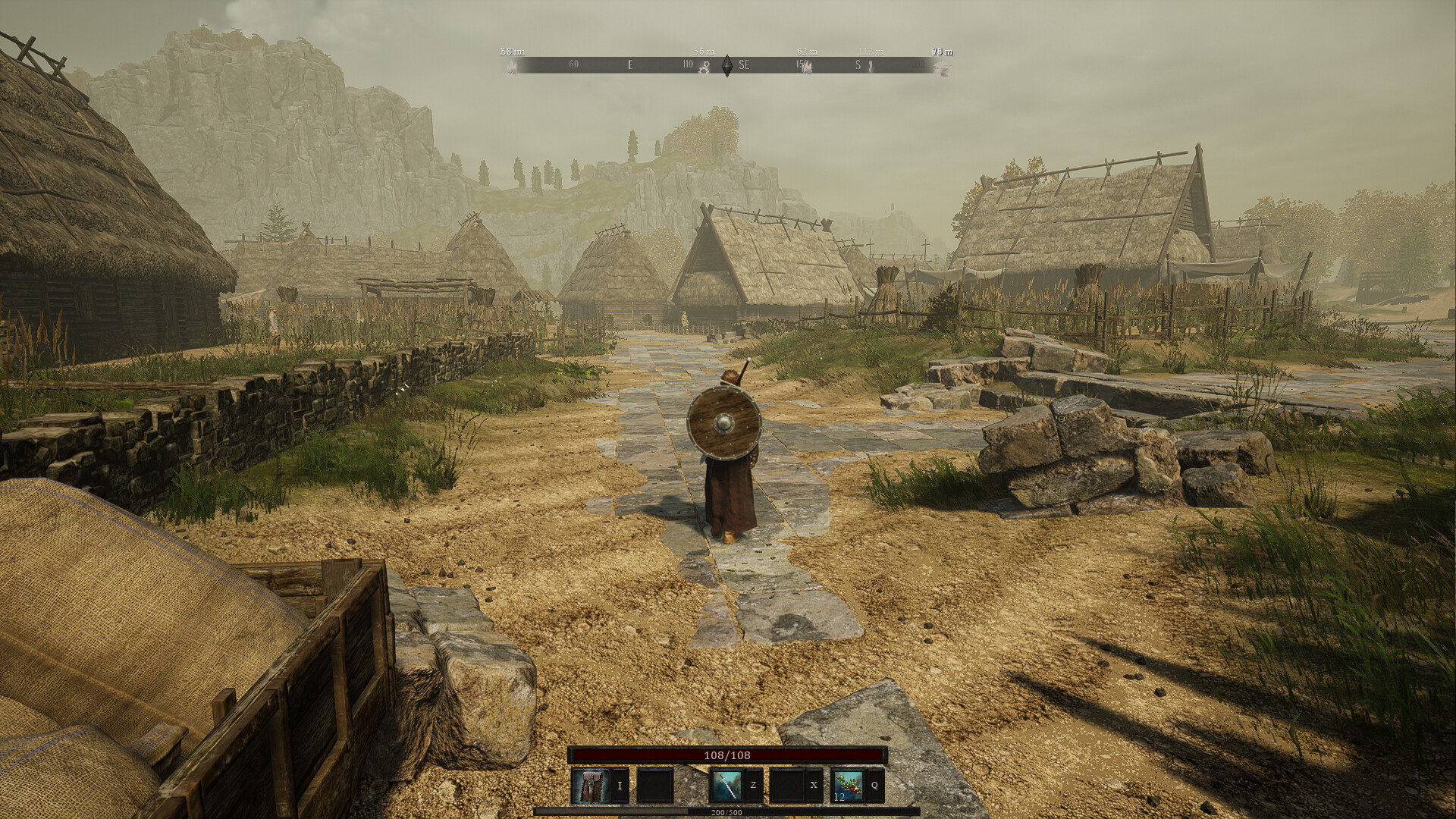This screenshot has width=1456, height=819.
Task: Click the marker below the 112 m label
Action: (870, 67)
